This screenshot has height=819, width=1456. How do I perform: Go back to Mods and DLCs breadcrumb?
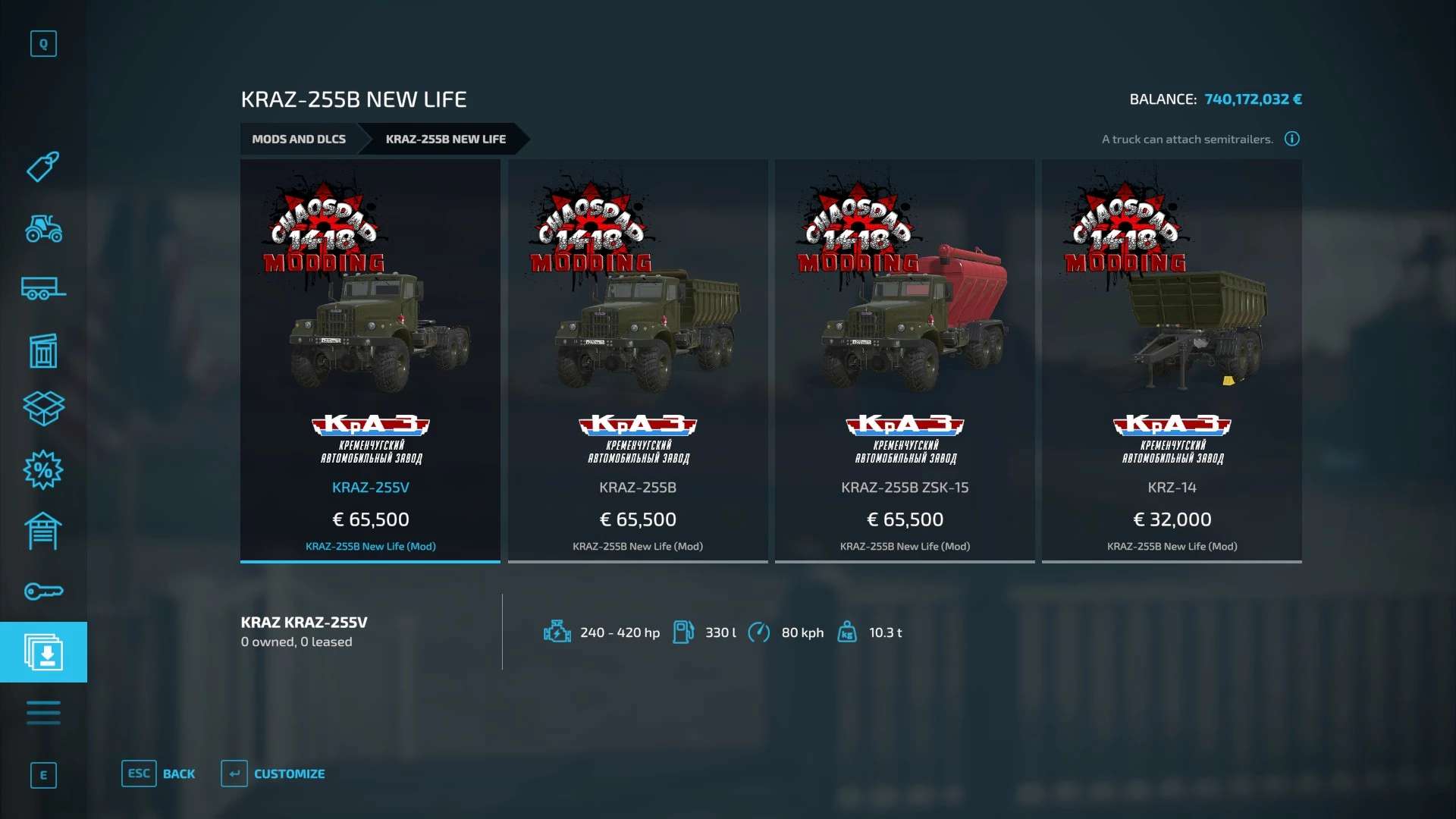click(299, 140)
